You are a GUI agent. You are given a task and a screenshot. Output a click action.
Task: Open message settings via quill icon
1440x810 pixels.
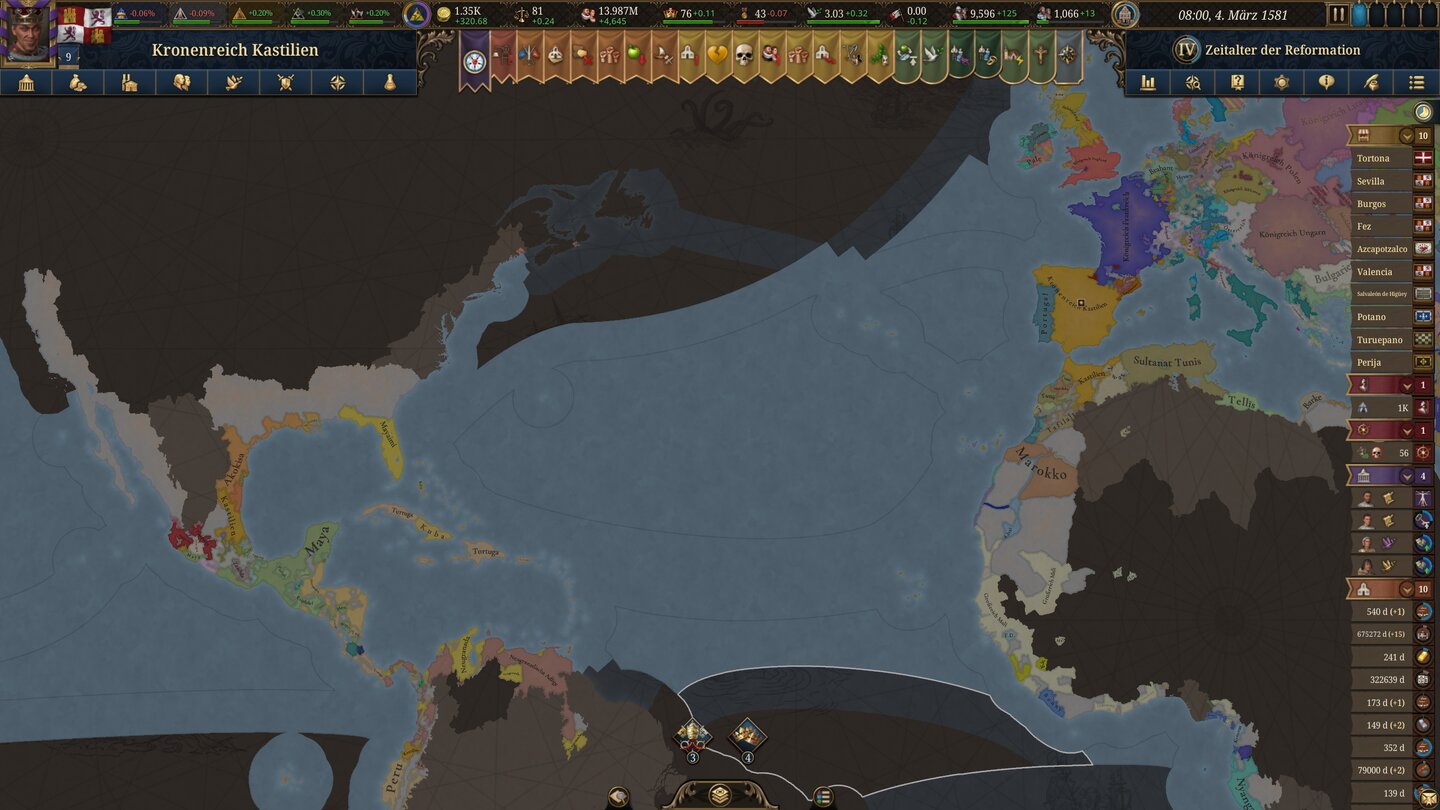pyautogui.click(x=1371, y=82)
